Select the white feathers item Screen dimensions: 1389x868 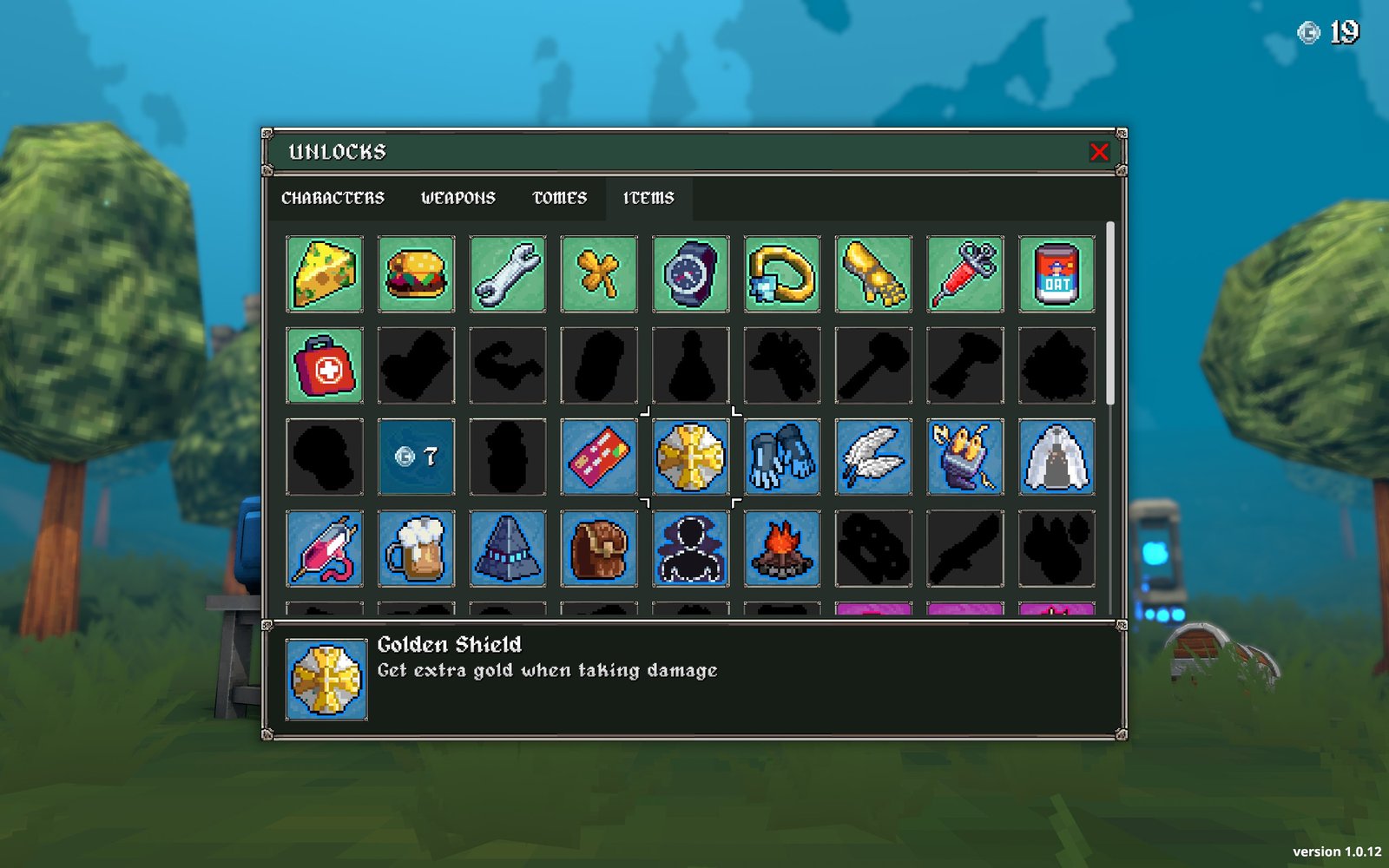tap(874, 457)
